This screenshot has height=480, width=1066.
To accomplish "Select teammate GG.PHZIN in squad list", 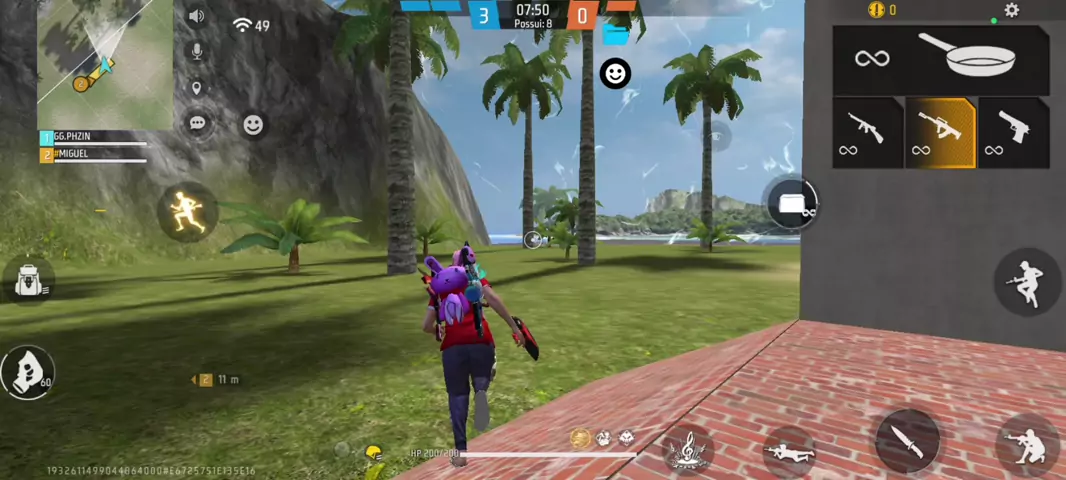I will click(92, 137).
